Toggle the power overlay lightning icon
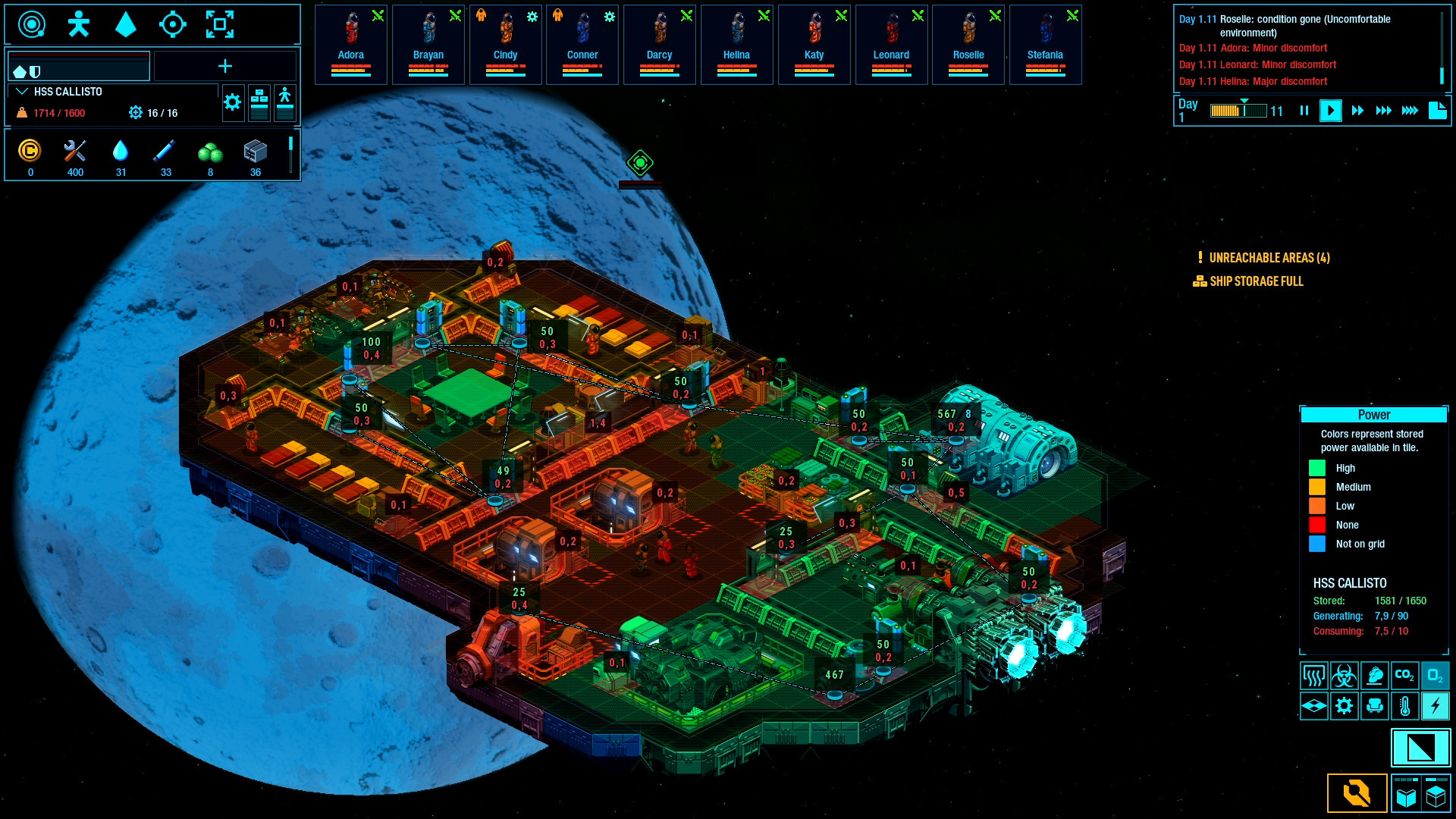Screen dimensions: 1456x819 point(1436,706)
